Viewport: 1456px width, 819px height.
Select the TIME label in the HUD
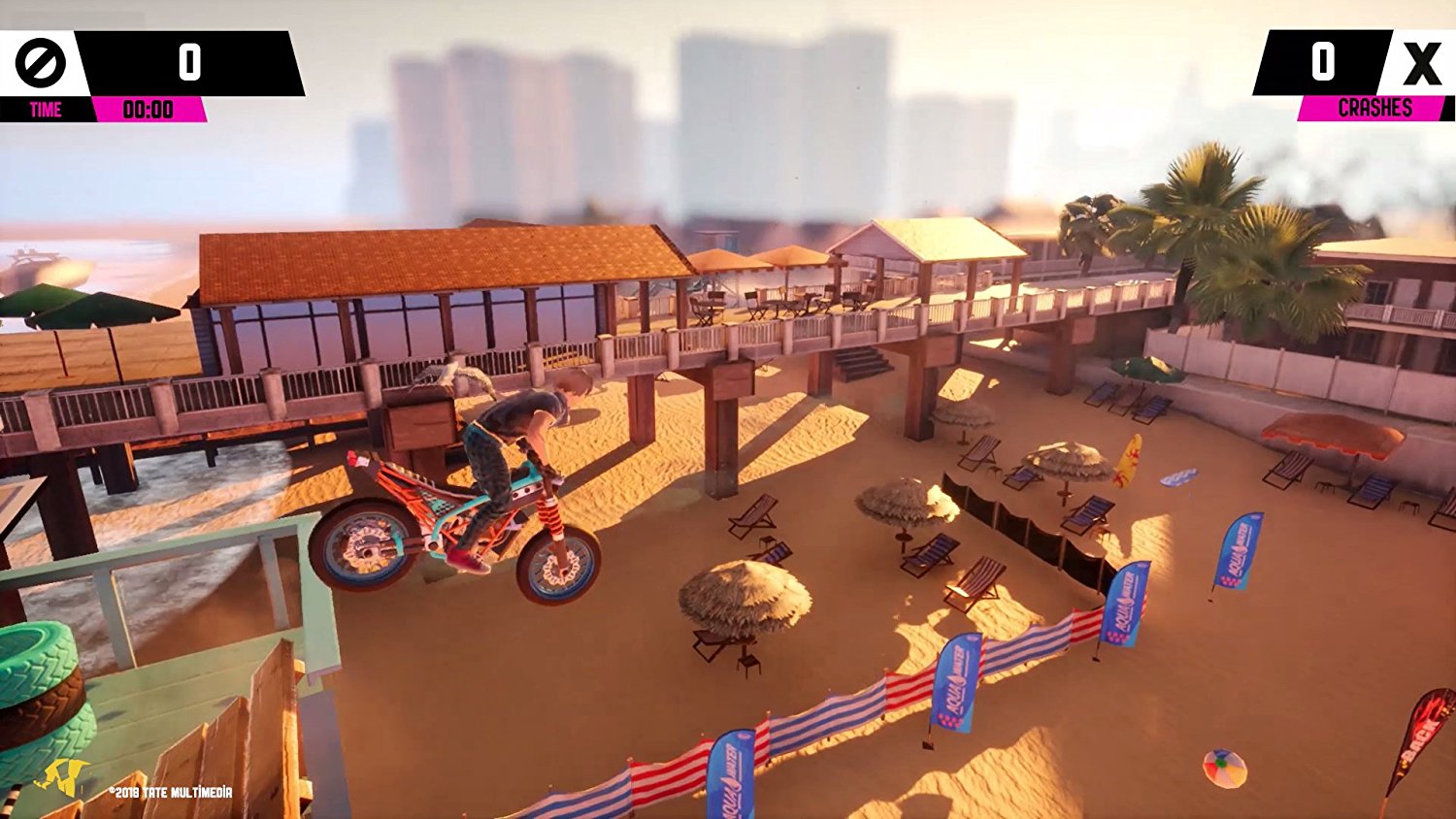(x=46, y=109)
